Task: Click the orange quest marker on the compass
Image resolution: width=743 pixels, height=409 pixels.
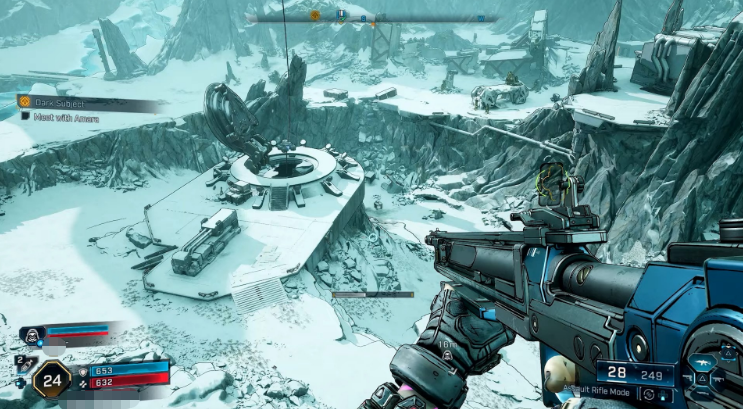Action: pyautogui.click(x=315, y=16)
